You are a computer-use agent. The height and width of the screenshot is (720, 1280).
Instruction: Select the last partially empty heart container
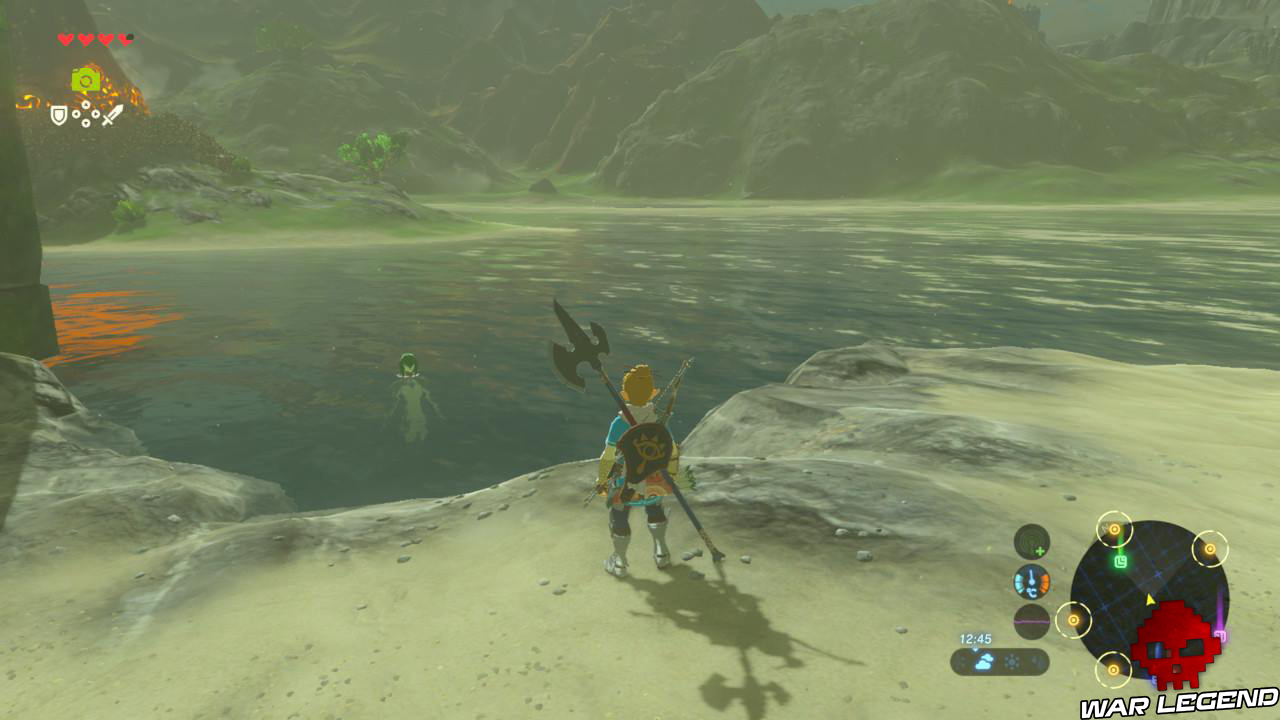127,39
